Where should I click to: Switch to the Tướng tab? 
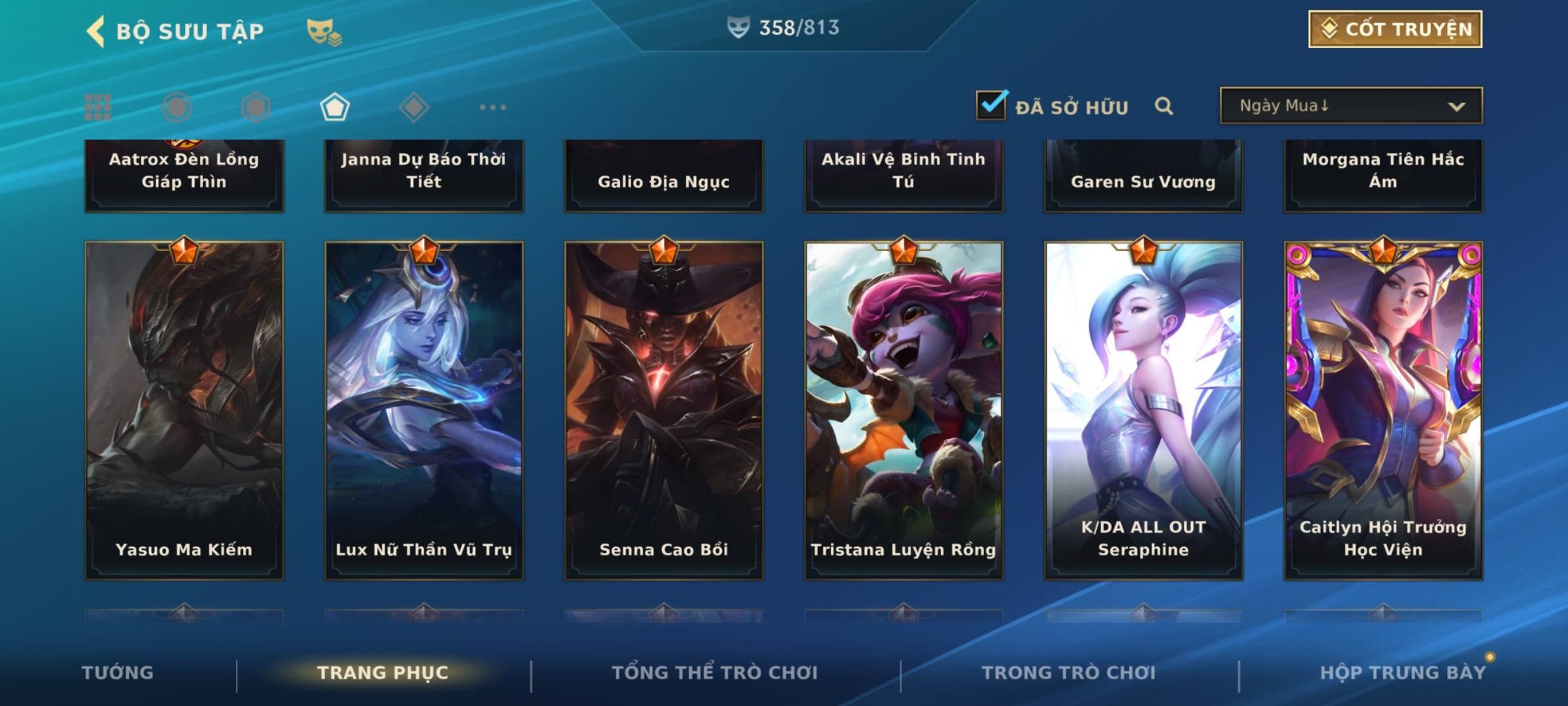pos(118,673)
